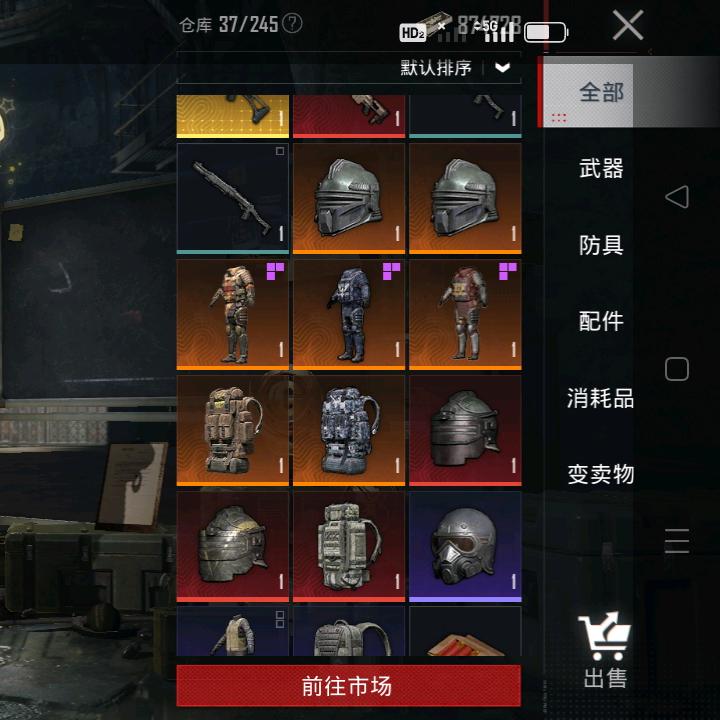The height and width of the screenshot is (720, 720).
Task: Tap the Android back triangle button
Action: (x=677, y=196)
